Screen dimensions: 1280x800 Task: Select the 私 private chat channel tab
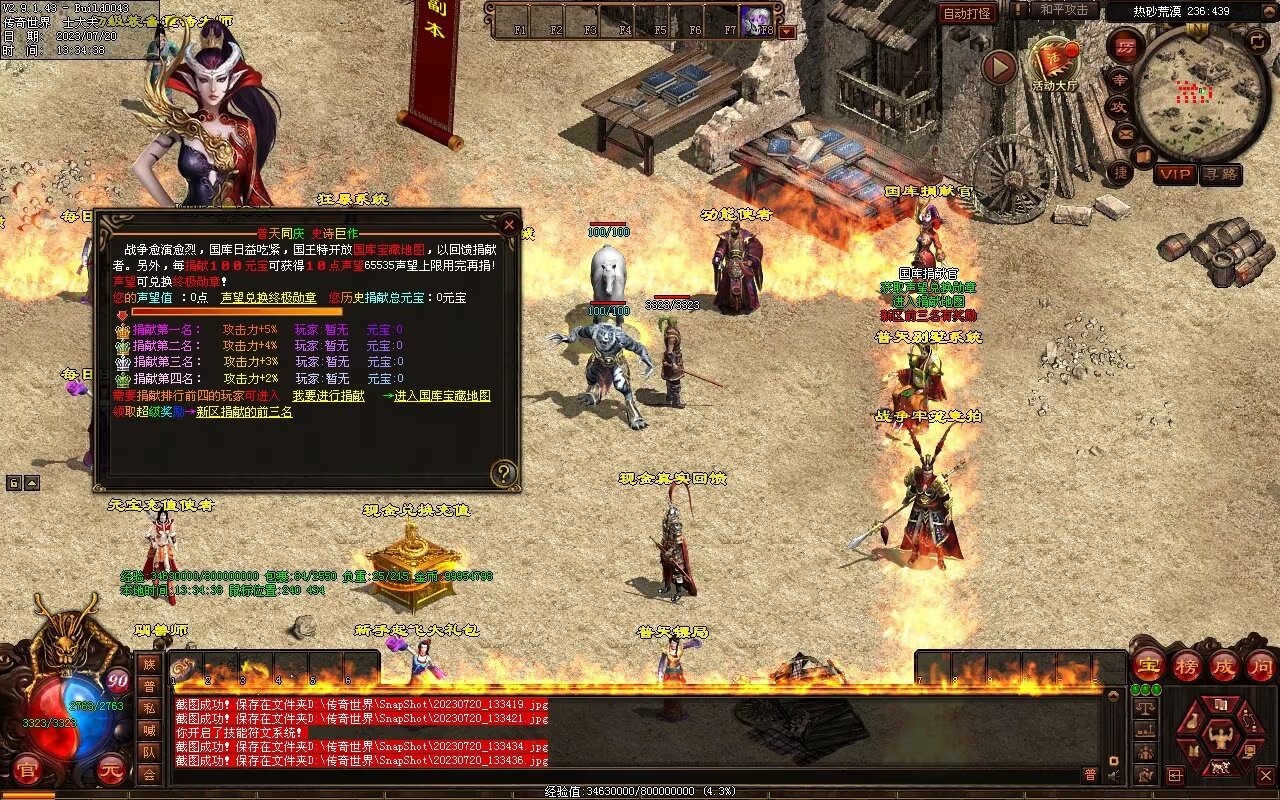pyautogui.click(x=149, y=708)
